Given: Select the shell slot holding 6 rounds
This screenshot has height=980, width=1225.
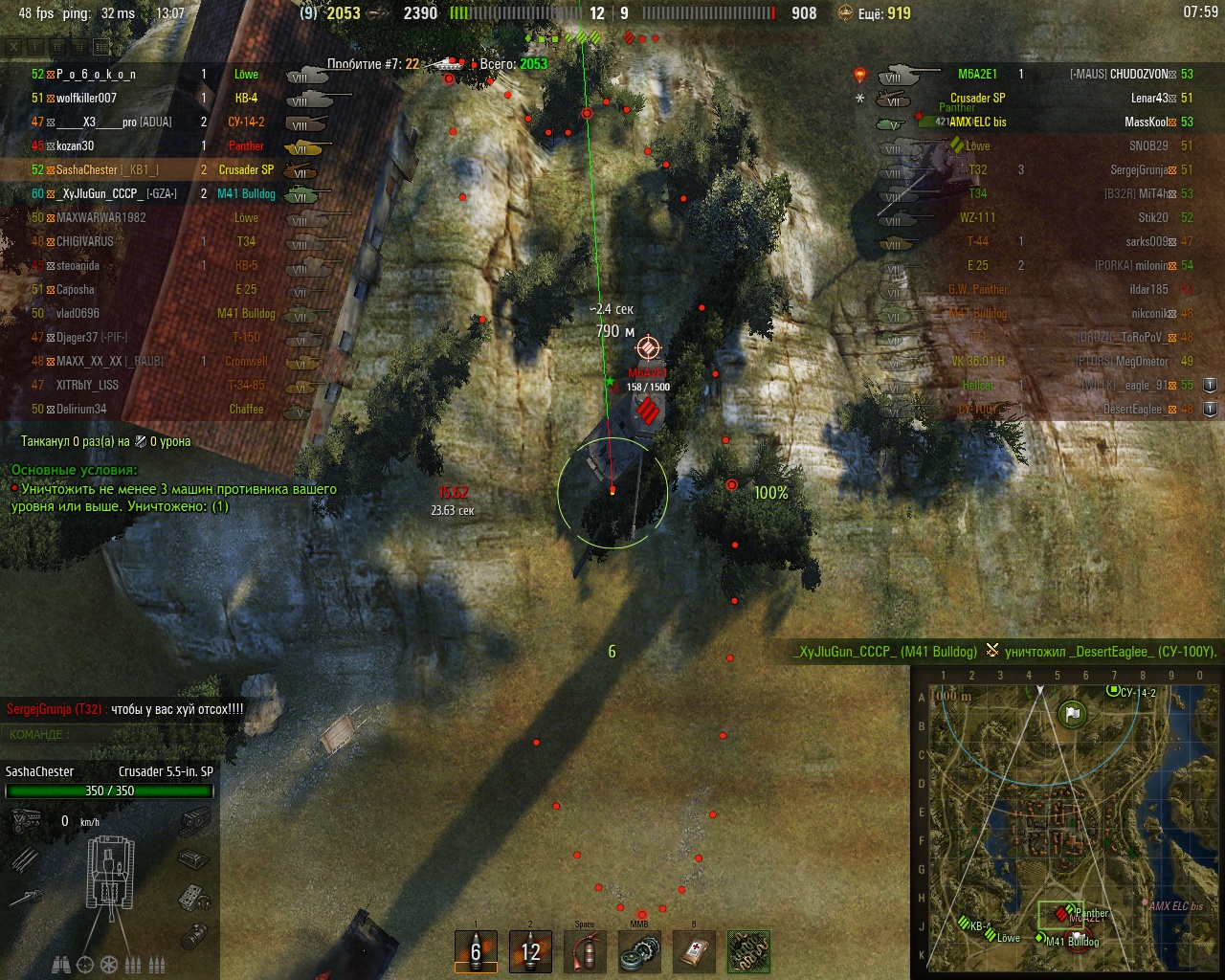Looking at the screenshot, I should pyautogui.click(x=476, y=950).
